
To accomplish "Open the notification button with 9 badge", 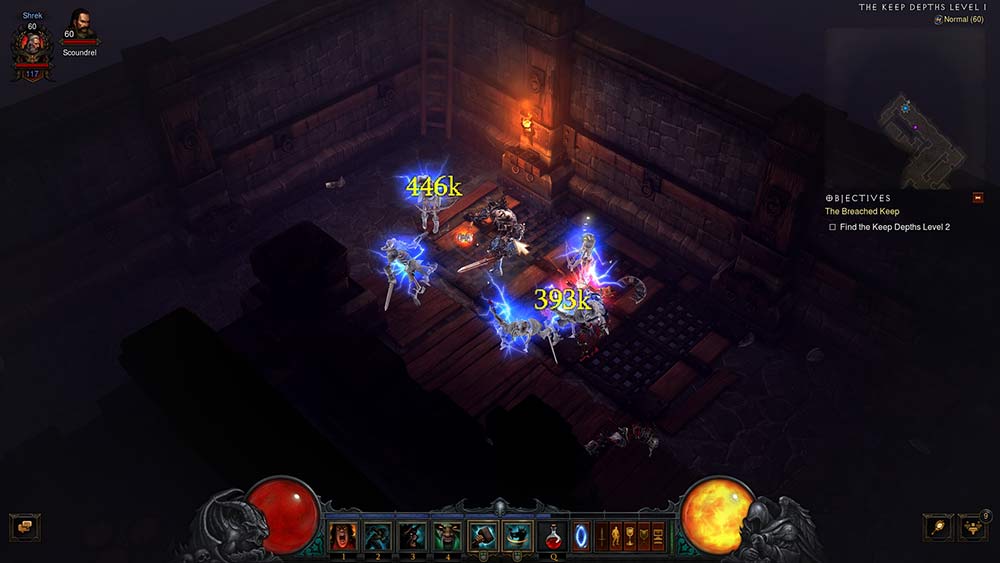I will click(972, 527).
